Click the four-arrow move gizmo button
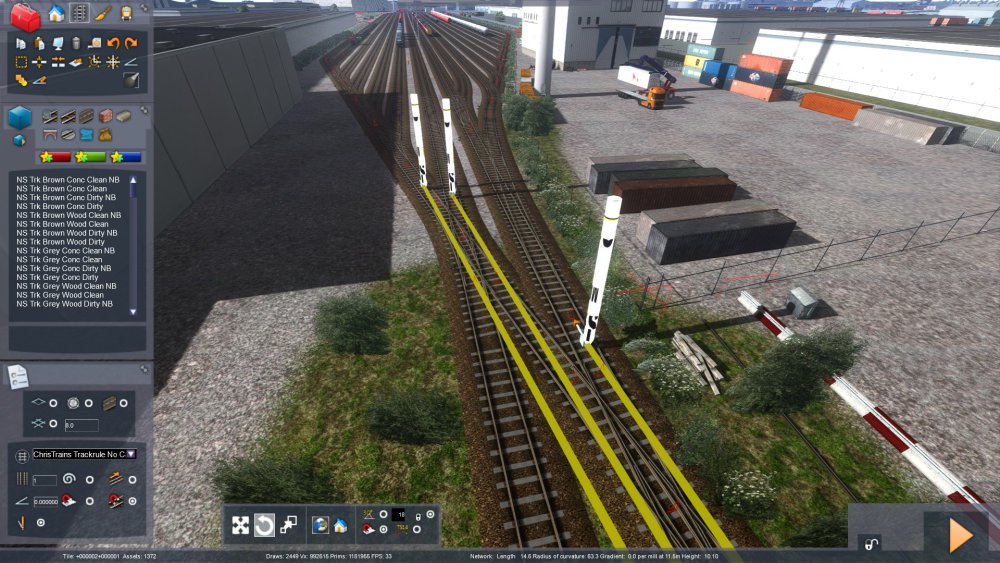Image resolution: width=1000 pixels, height=563 pixels. tap(241, 525)
